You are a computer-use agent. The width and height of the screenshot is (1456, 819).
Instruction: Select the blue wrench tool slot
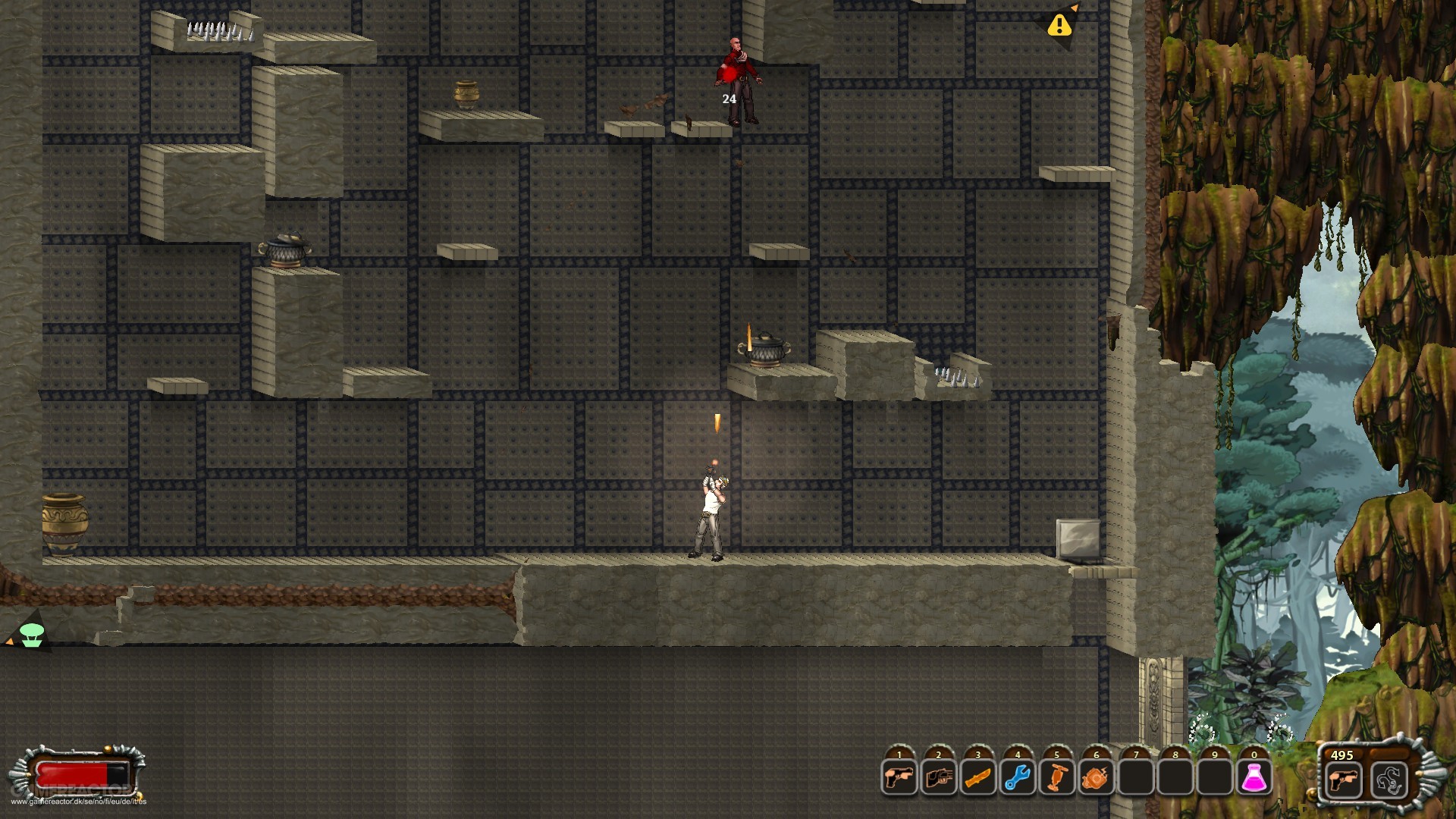1018,779
